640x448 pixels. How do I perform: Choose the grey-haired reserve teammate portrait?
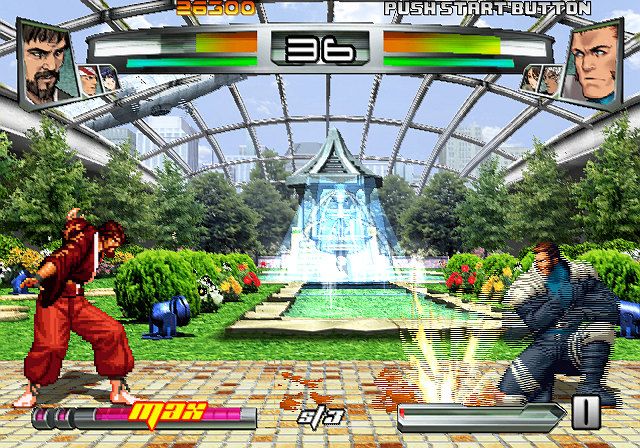click(x=551, y=80)
